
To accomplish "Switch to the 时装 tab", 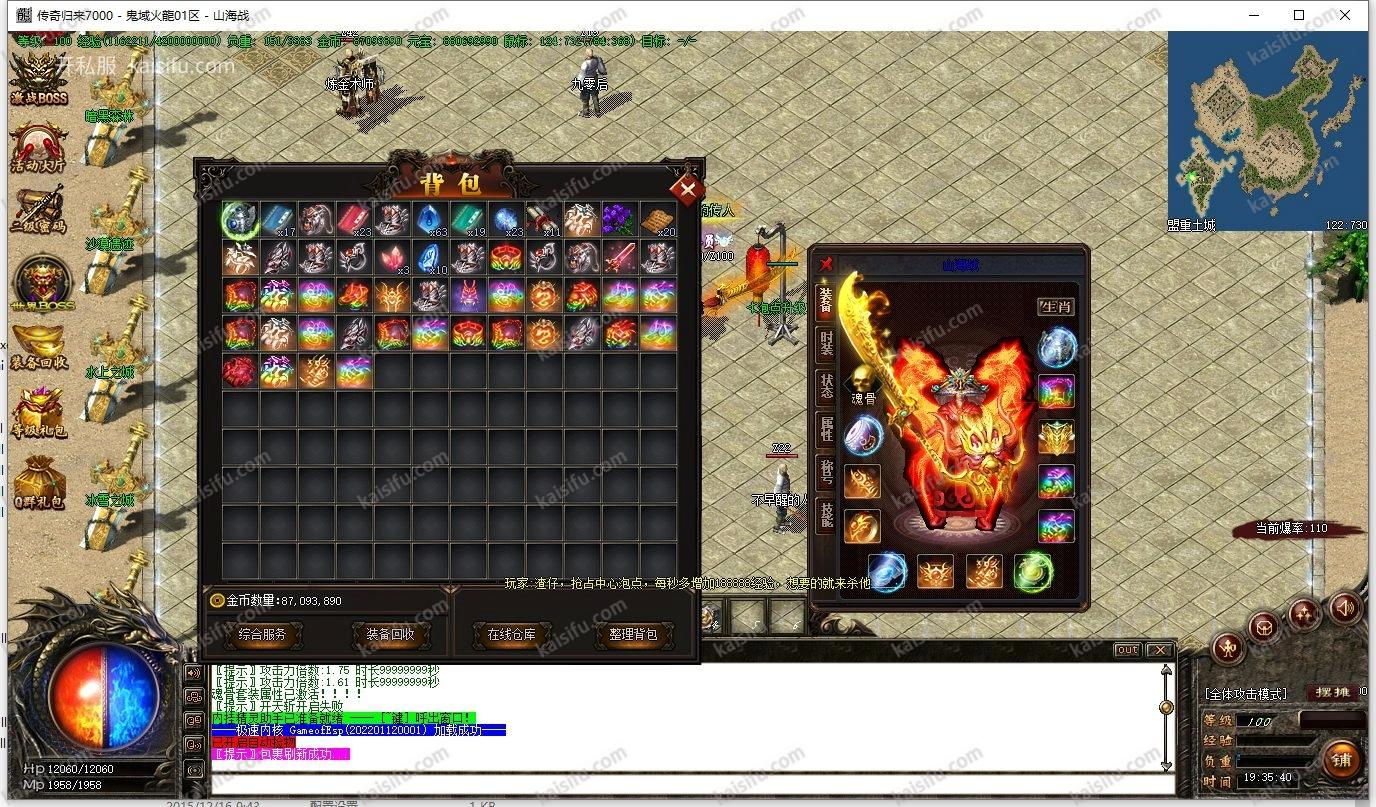I will pyautogui.click(x=826, y=342).
